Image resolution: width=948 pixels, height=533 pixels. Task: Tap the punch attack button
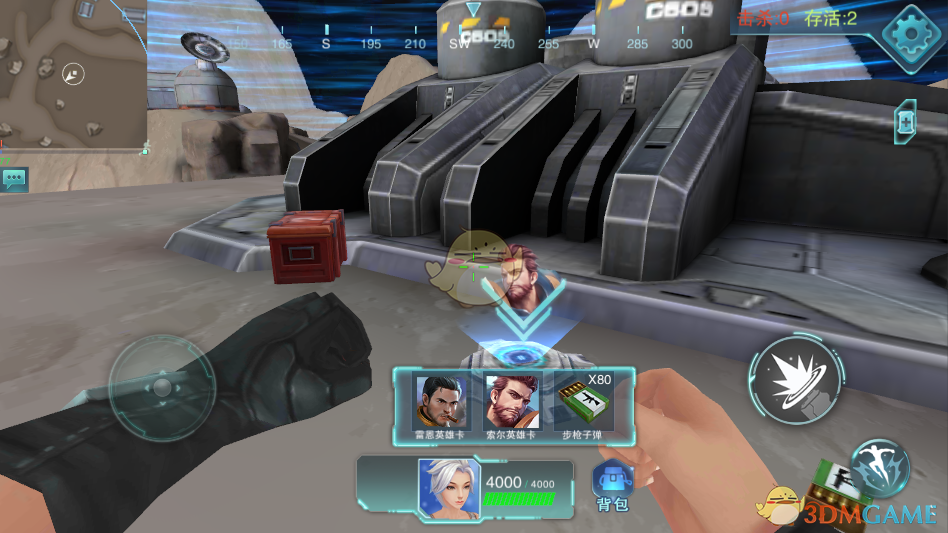[791, 380]
